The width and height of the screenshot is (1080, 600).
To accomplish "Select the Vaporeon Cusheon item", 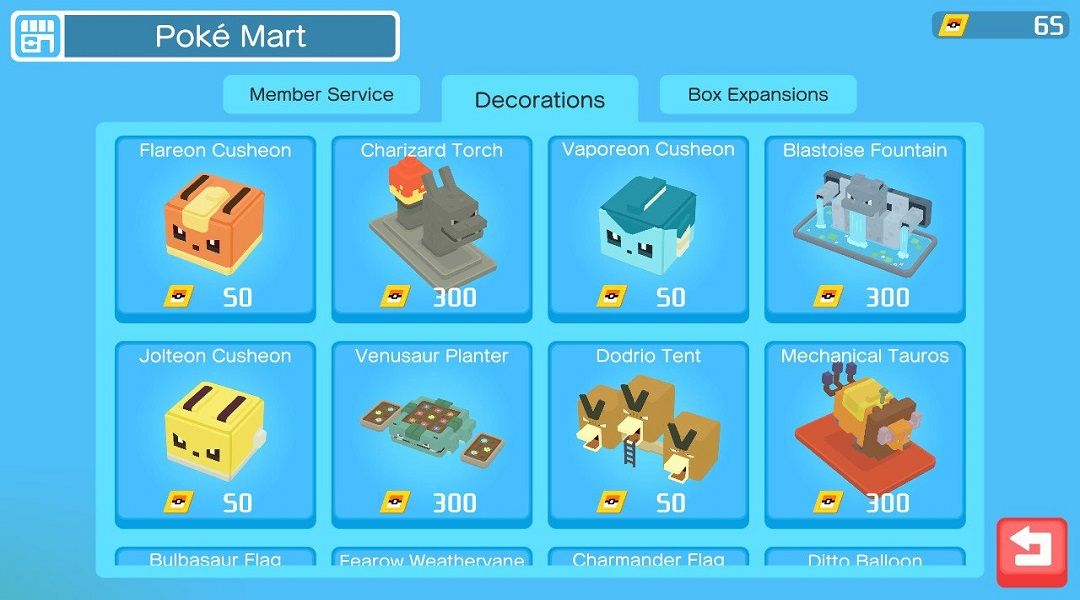I will point(648,229).
